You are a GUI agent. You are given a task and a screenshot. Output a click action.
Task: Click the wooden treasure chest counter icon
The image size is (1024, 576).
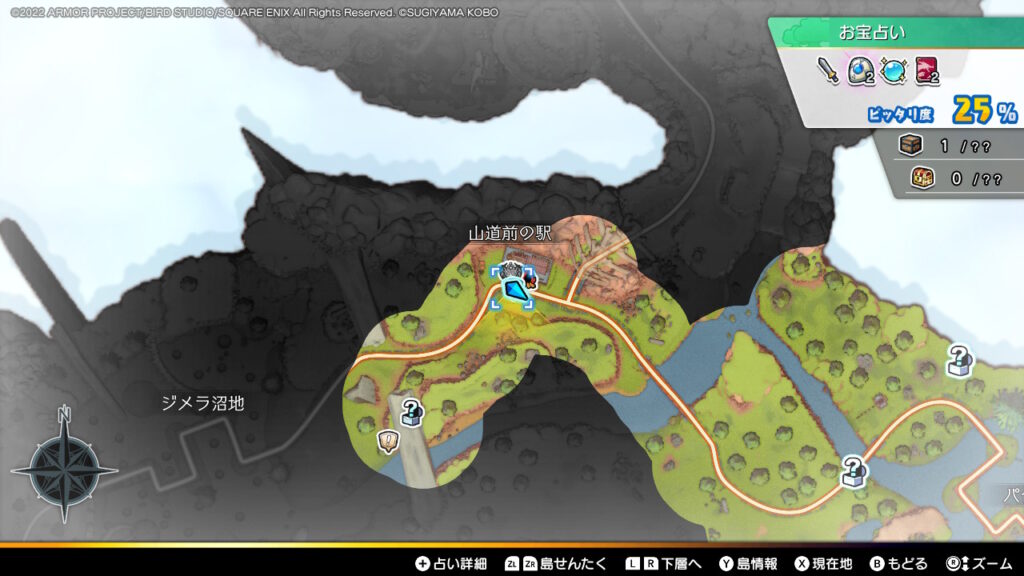[x=912, y=146]
